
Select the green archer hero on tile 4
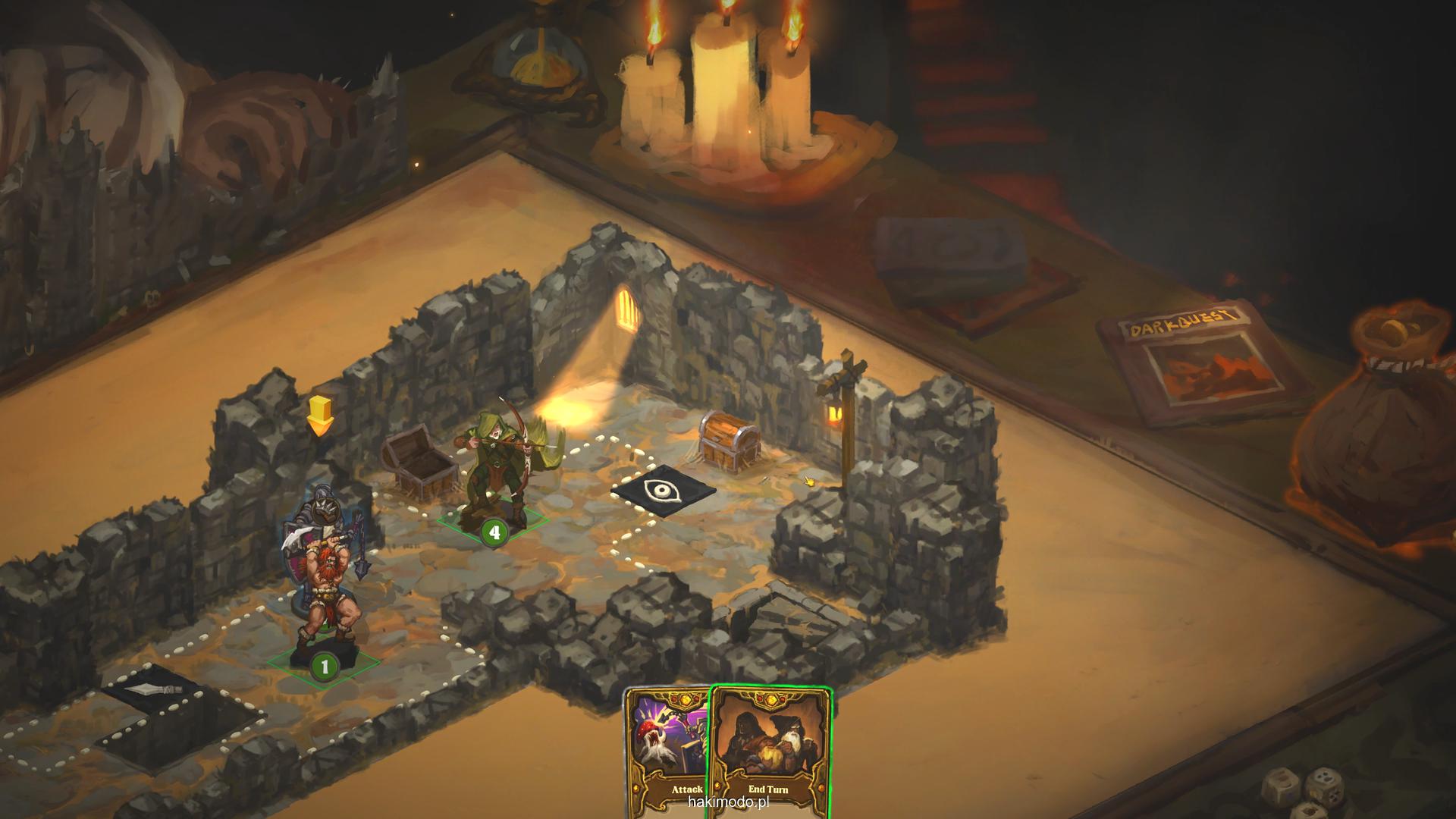coord(497,470)
